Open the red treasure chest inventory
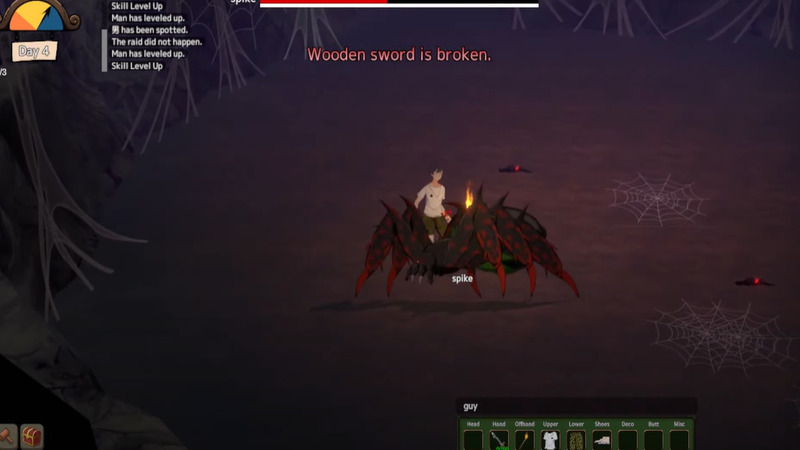The height and width of the screenshot is (450, 800). click(33, 437)
